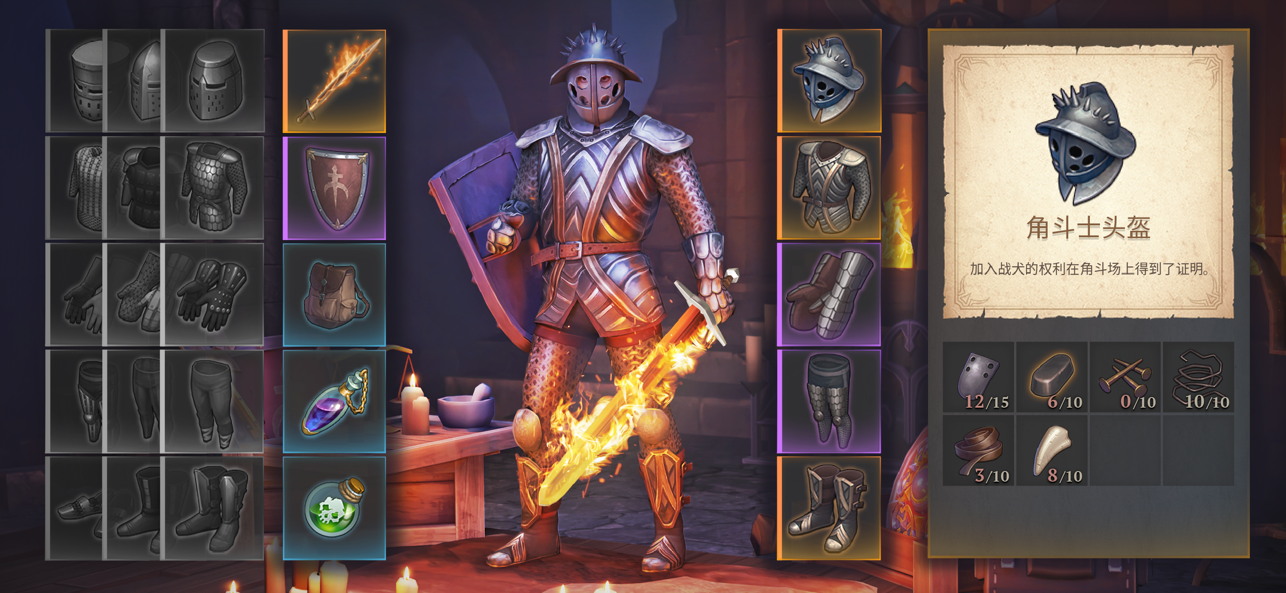Choose the equipped chest armor slot
The width and height of the screenshot is (1286, 593).
tap(829, 188)
